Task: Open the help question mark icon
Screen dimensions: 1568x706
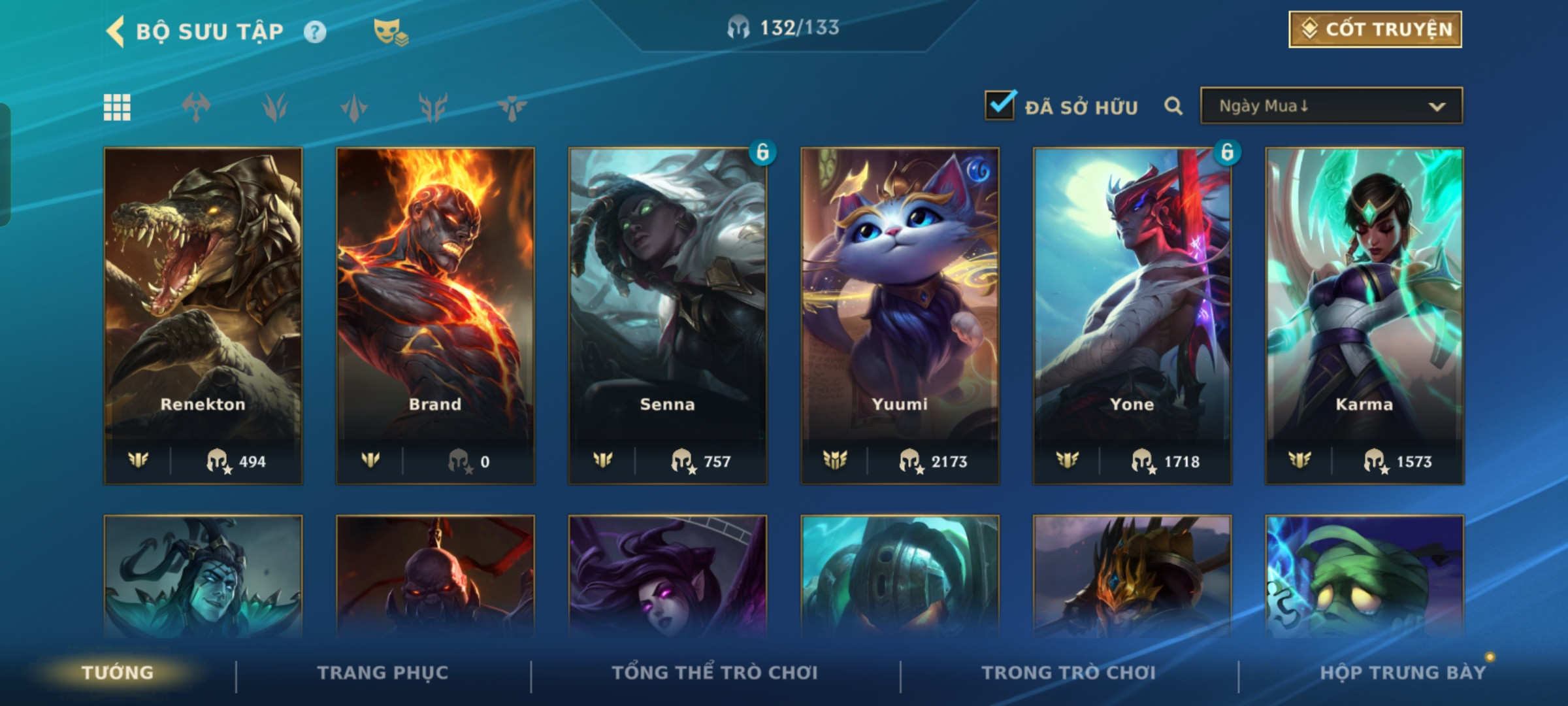Action: click(315, 32)
